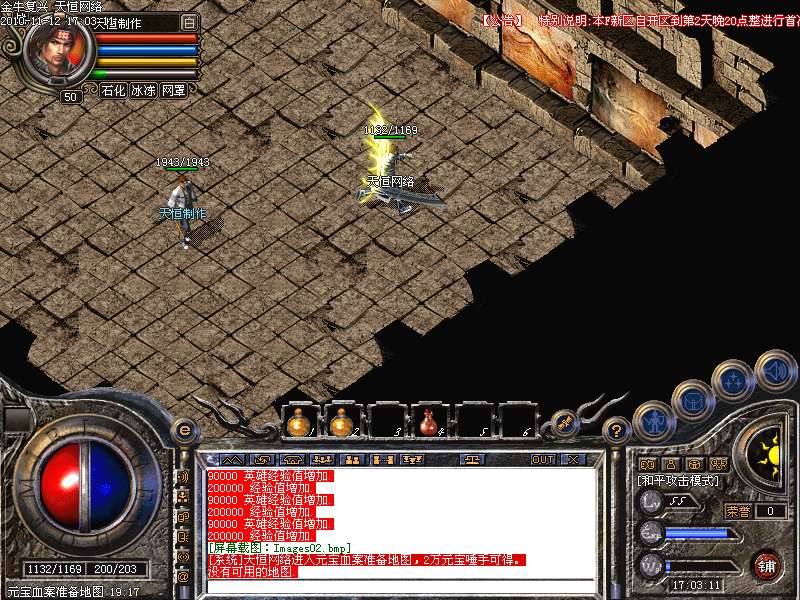The width and height of the screenshot is (800, 600).
Task: Open the skills four-star round button
Action: (733, 380)
